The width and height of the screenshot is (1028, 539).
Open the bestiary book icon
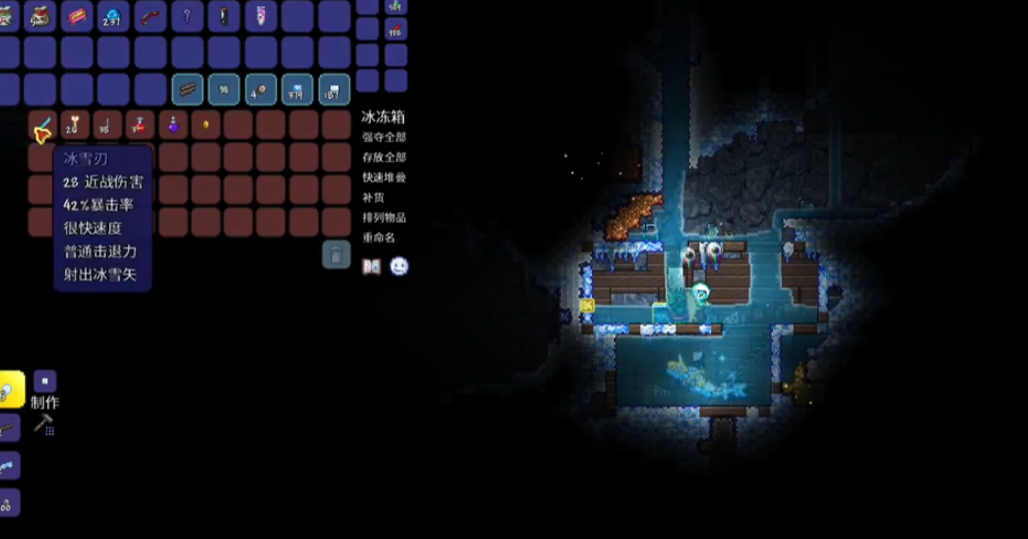pos(371,266)
